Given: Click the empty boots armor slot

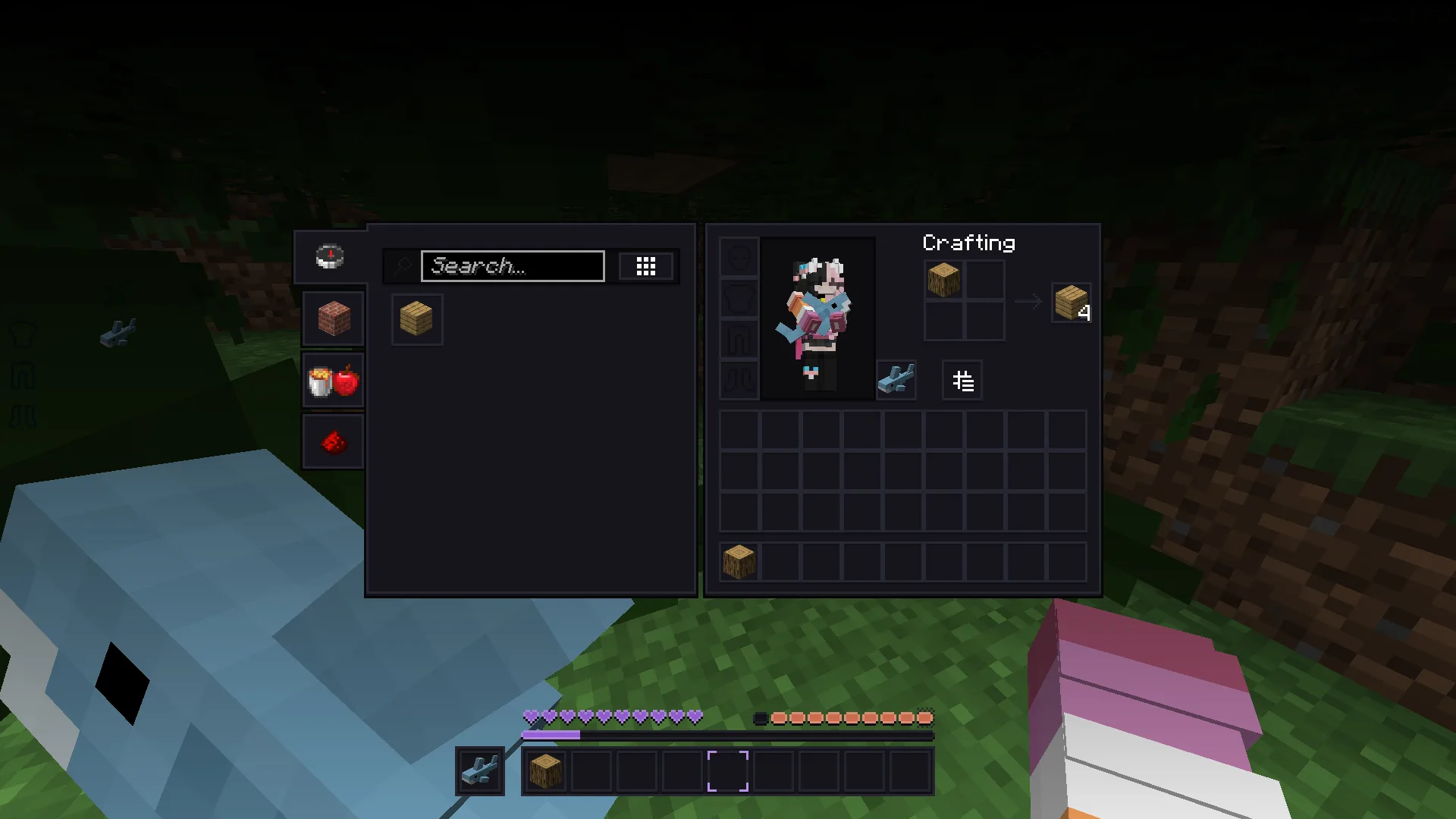Looking at the screenshot, I should [x=739, y=379].
